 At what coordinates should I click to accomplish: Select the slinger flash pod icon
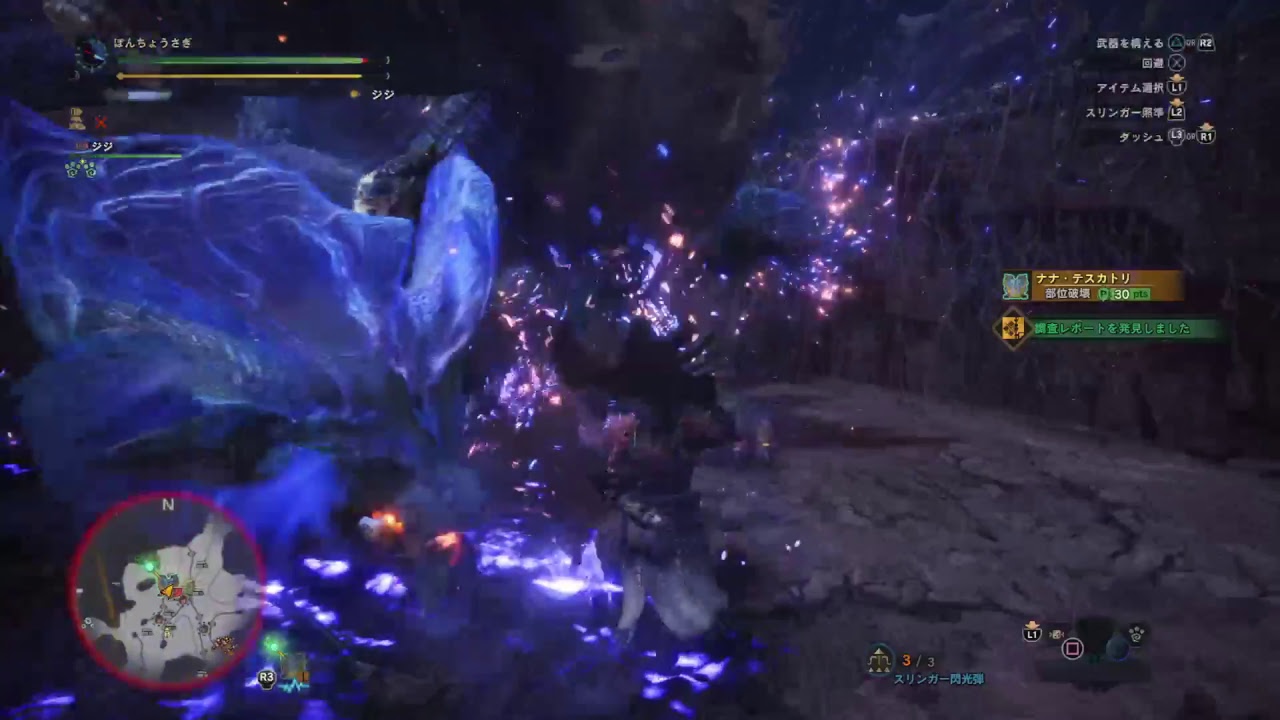coord(878,660)
